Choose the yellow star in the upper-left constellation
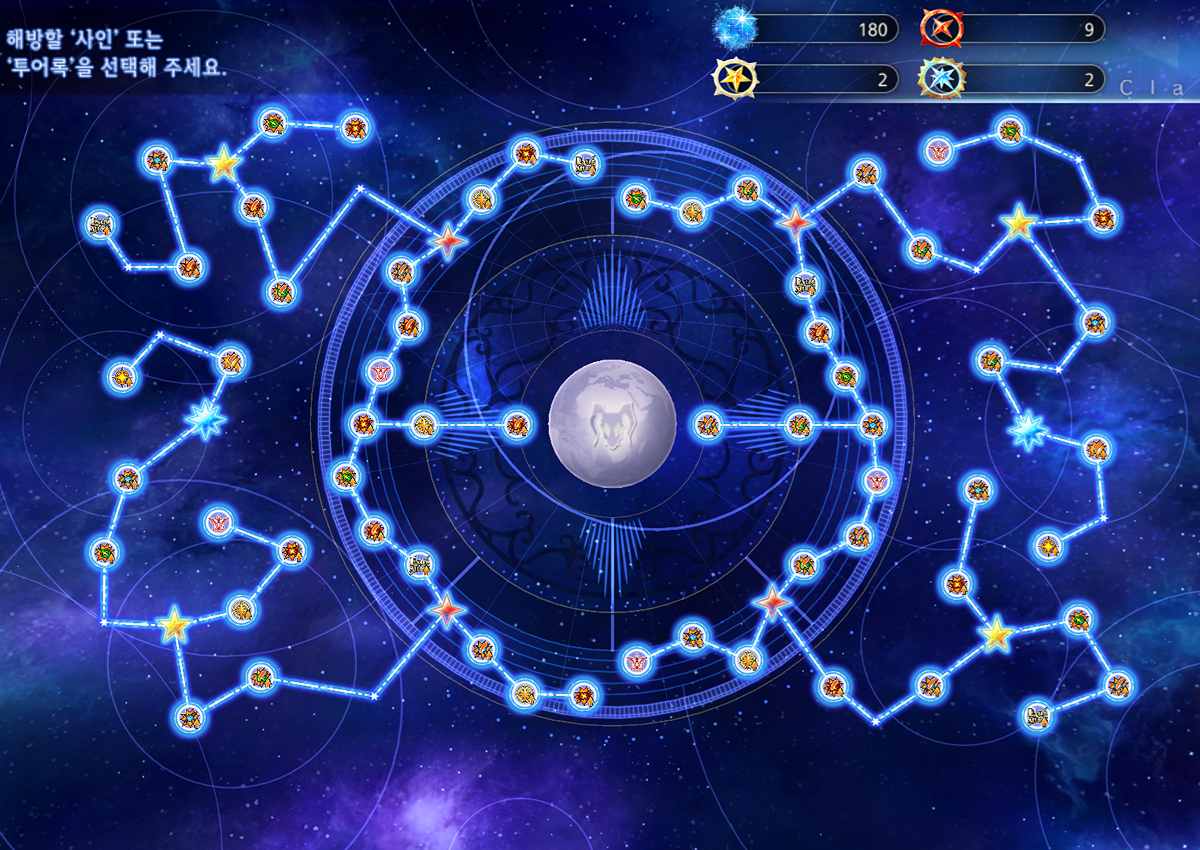The image size is (1200, 850). [224, 164]
